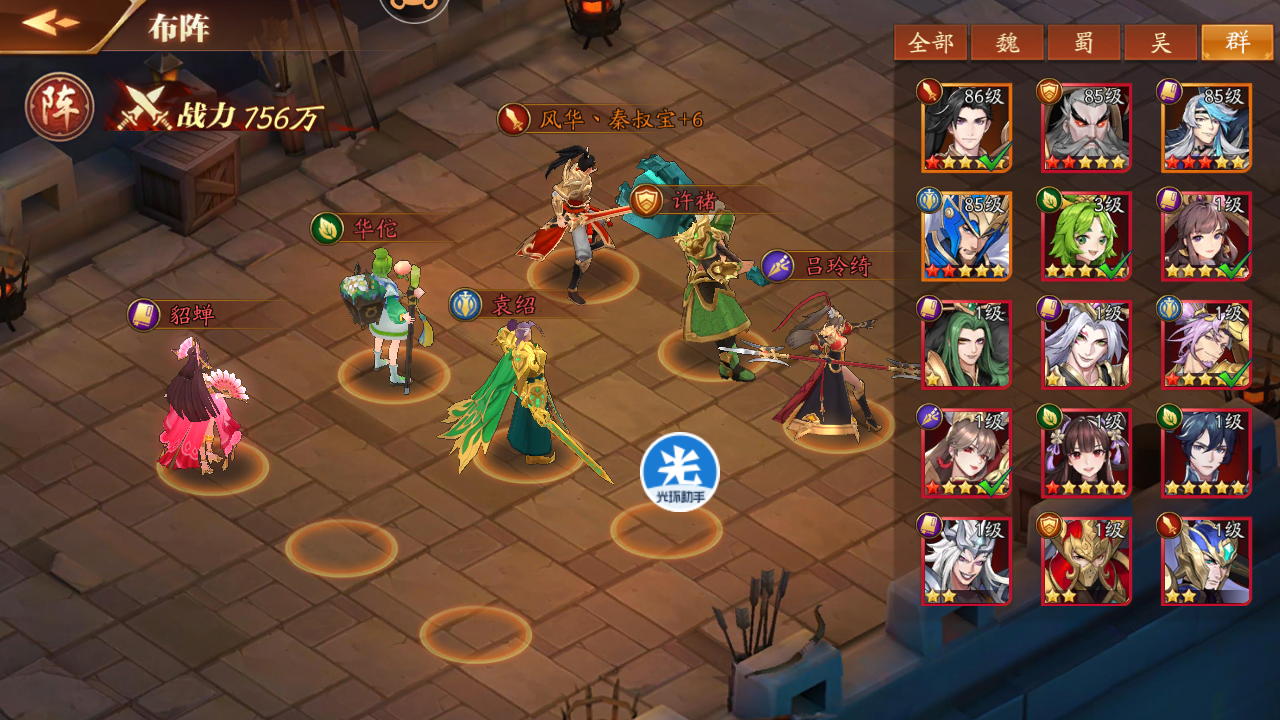Viewport: 1280px width, 720px height.
Task: Select the blue-armored level 85 hero portrait
Action: tap(966, 236)
